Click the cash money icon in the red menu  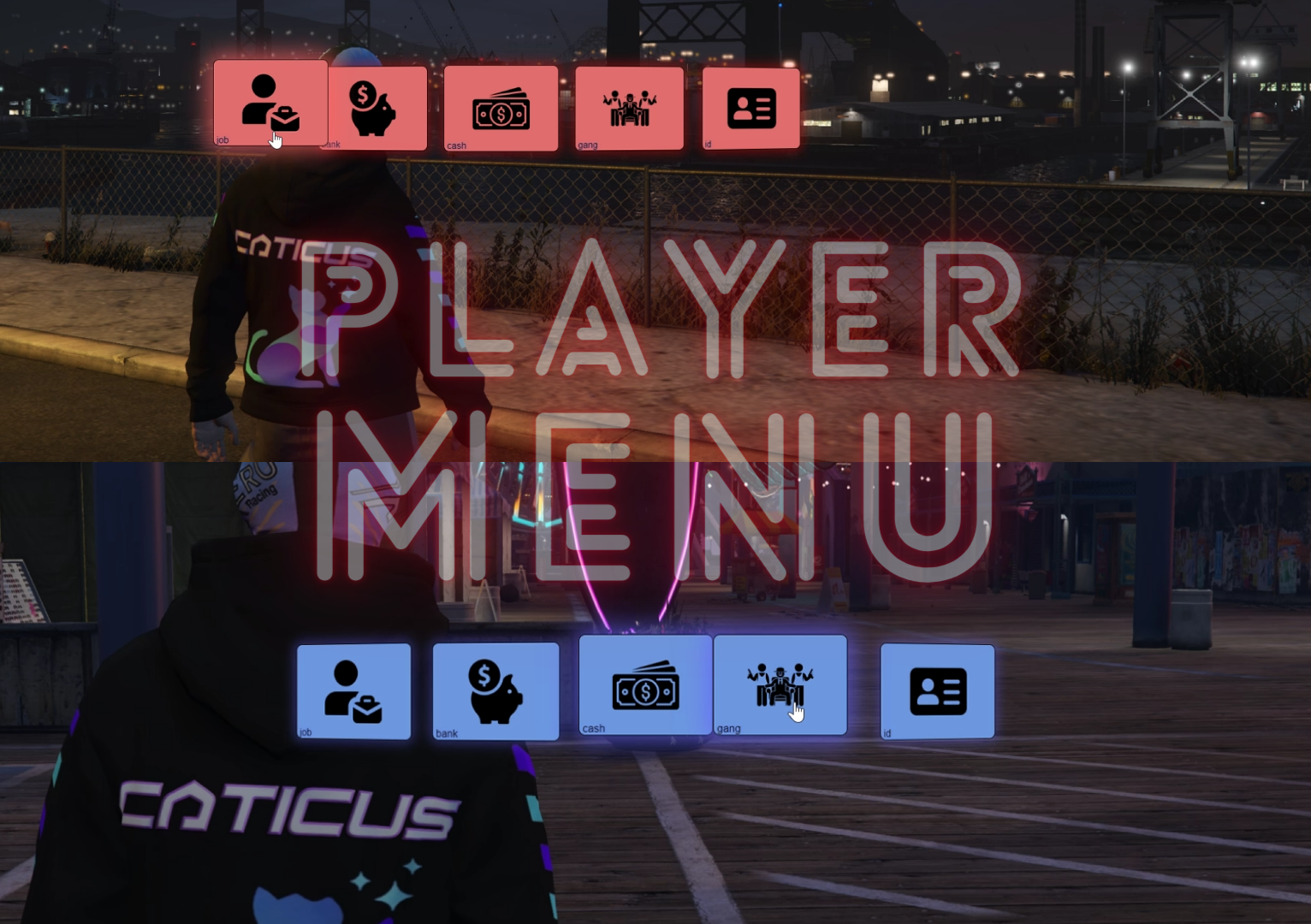point(500,108)
